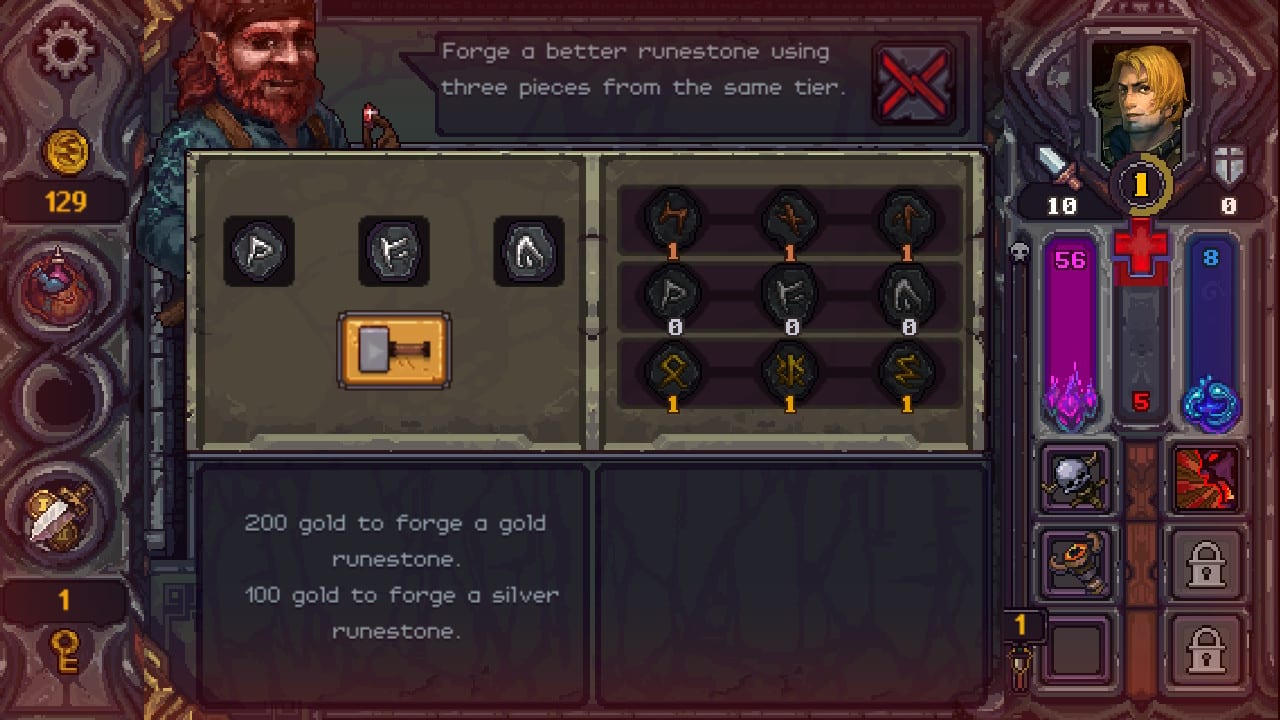Click a padlocked ability slot to unlock it

1206,563
